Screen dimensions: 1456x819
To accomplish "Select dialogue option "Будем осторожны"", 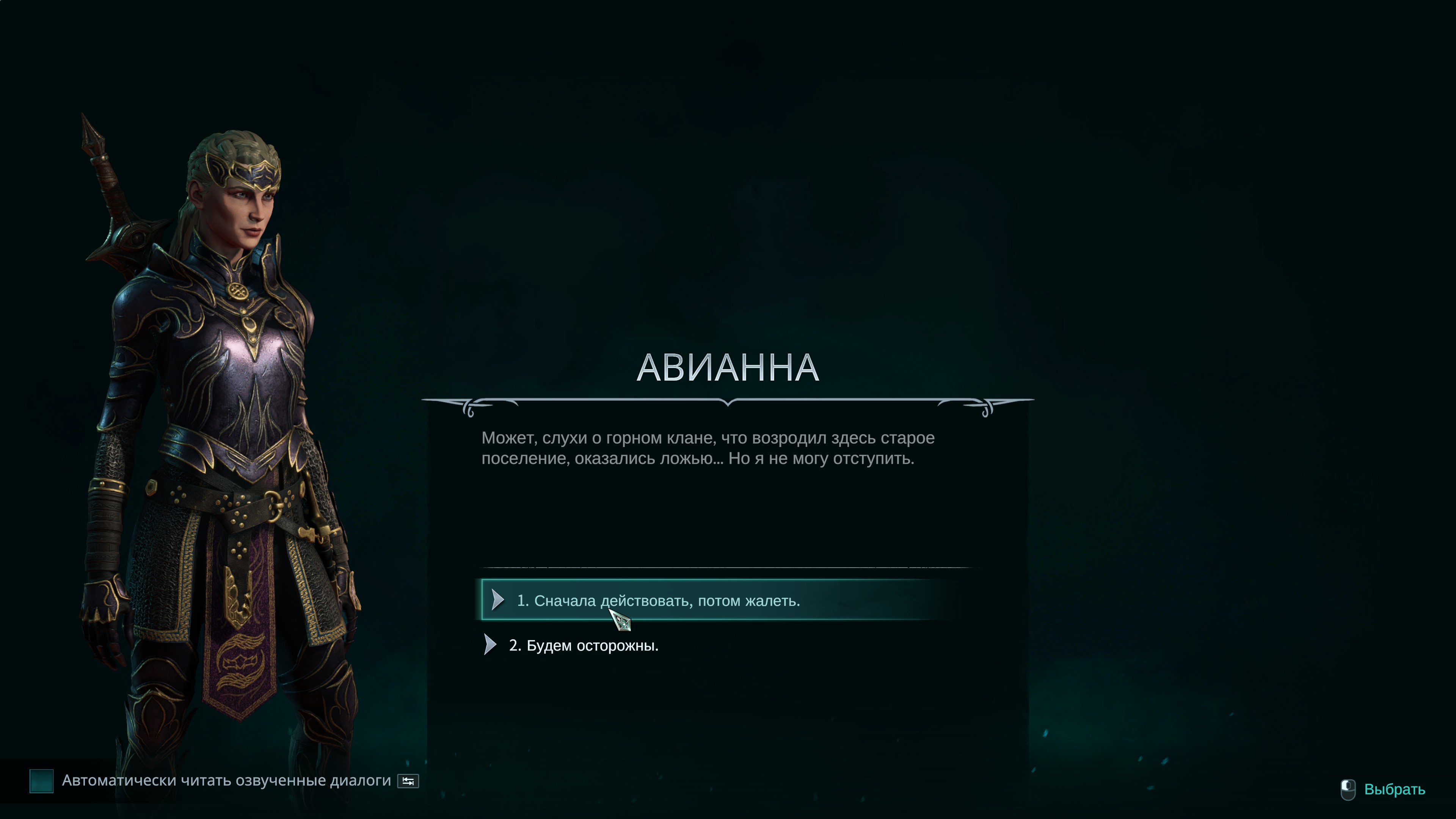I will pyautogui.click(x=583, y=645).
